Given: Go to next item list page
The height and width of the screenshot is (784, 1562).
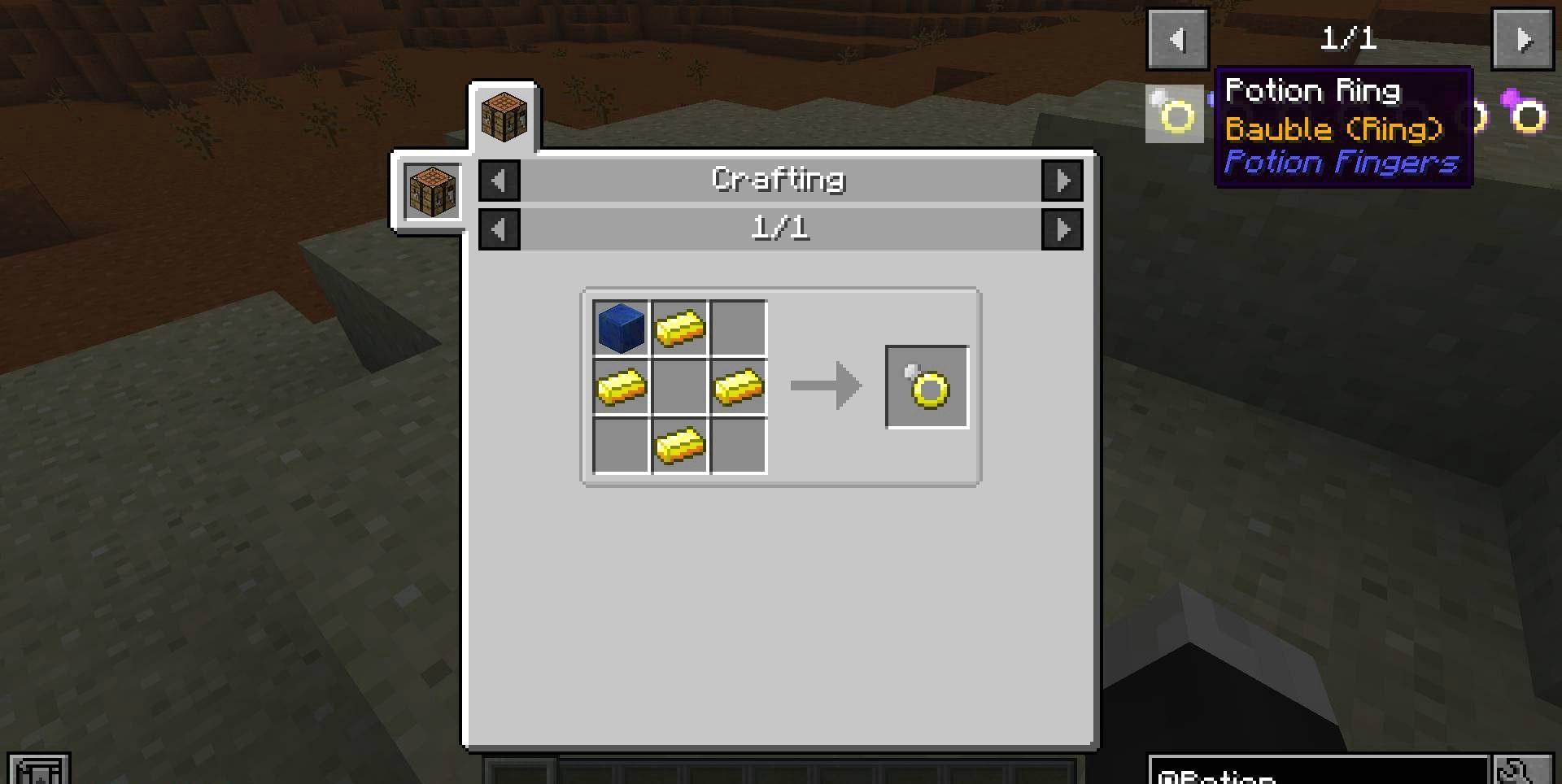Looking at the screenshot, I should (1522, 39).
